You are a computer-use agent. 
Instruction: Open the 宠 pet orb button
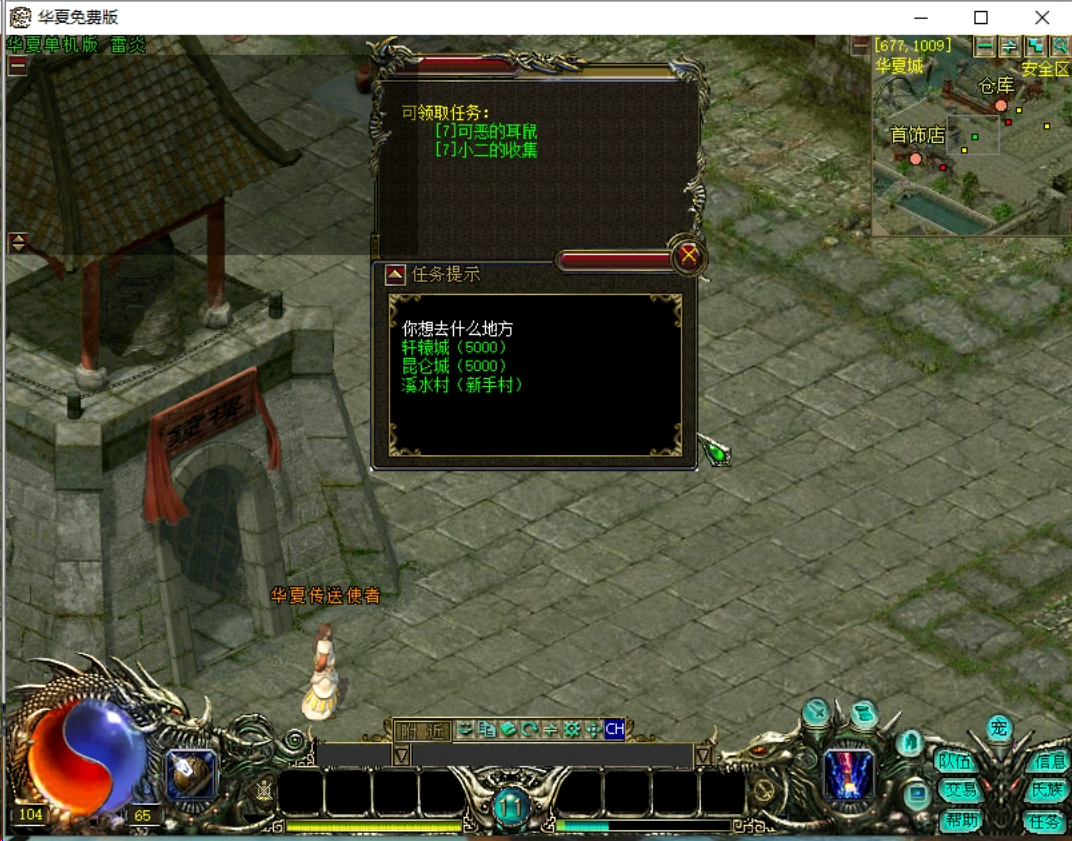pyautogui.click(x=998, y=728)
